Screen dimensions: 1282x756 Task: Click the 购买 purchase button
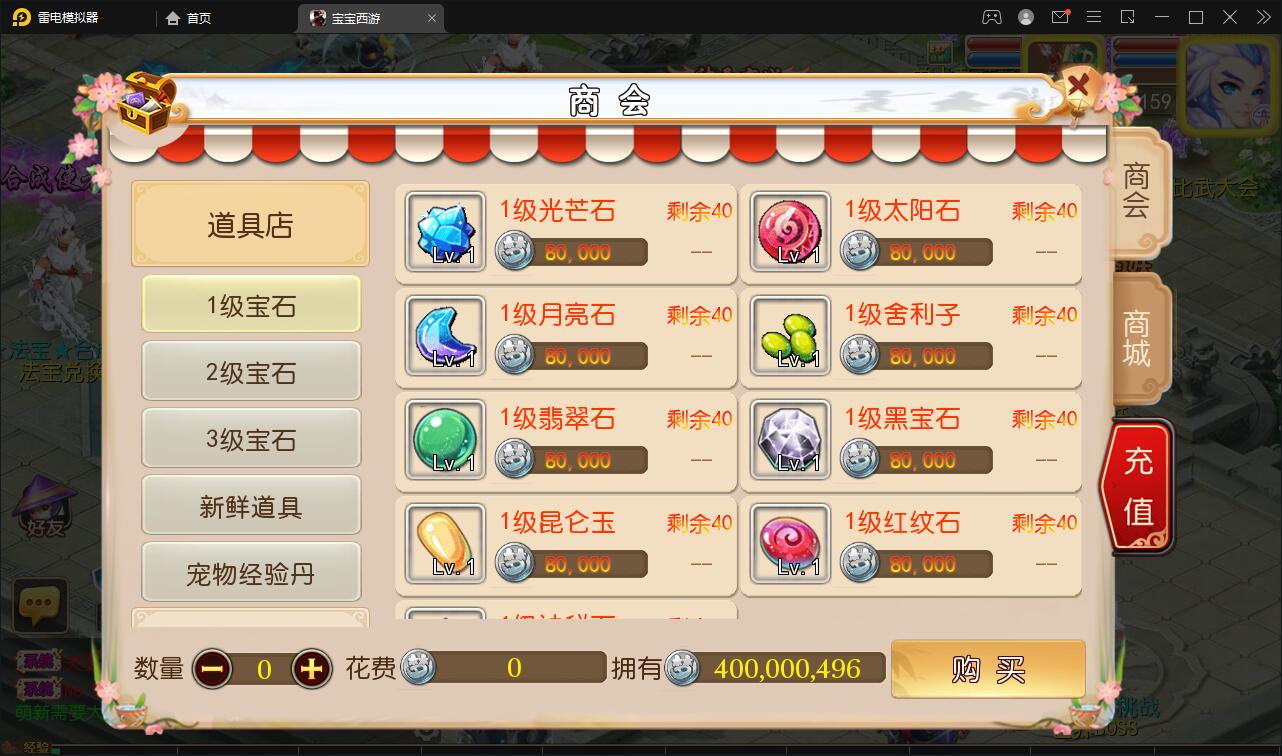click(987, 668)
